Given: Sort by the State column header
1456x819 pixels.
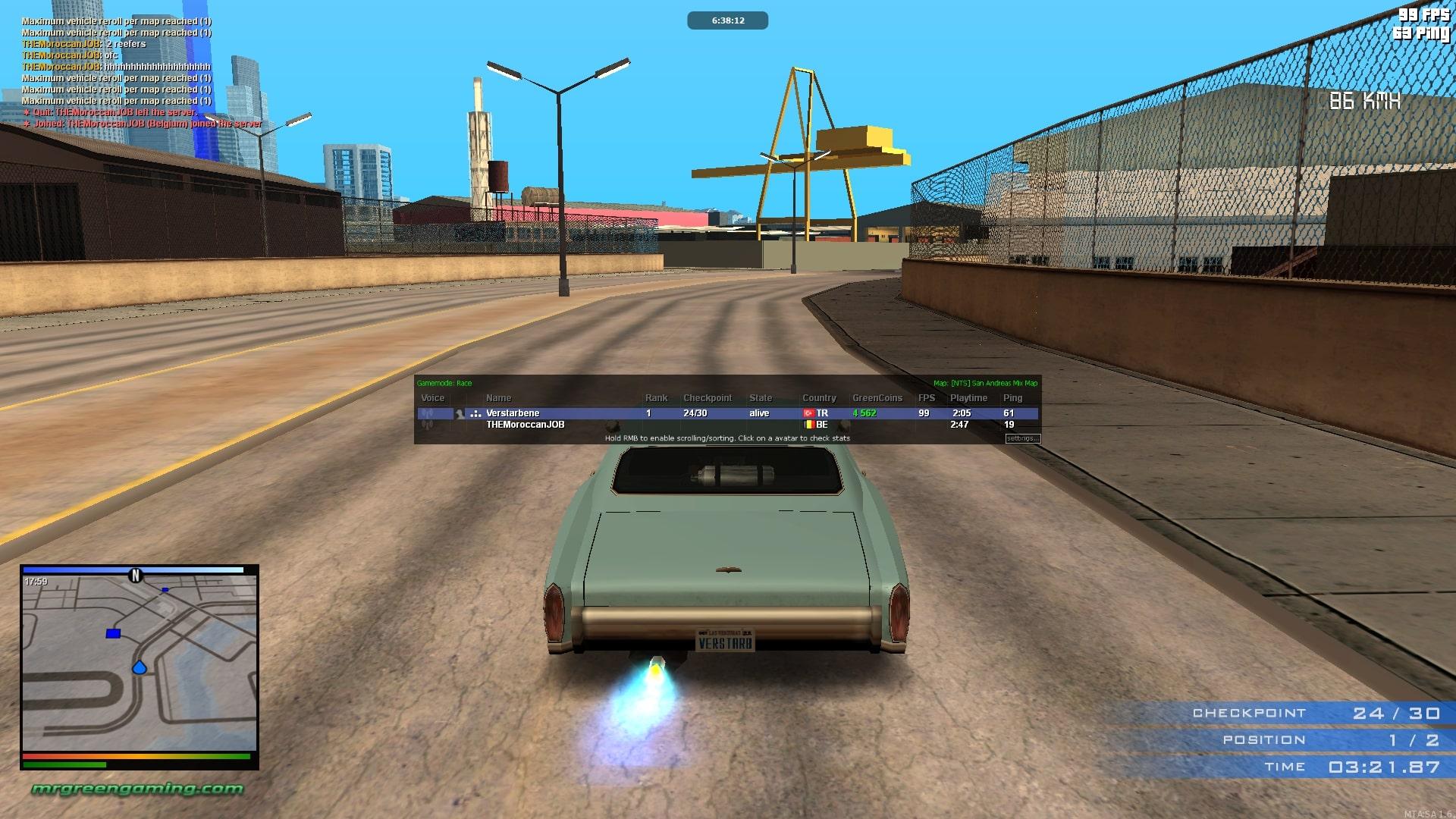Looking at the screenshot, I should 760,398.
